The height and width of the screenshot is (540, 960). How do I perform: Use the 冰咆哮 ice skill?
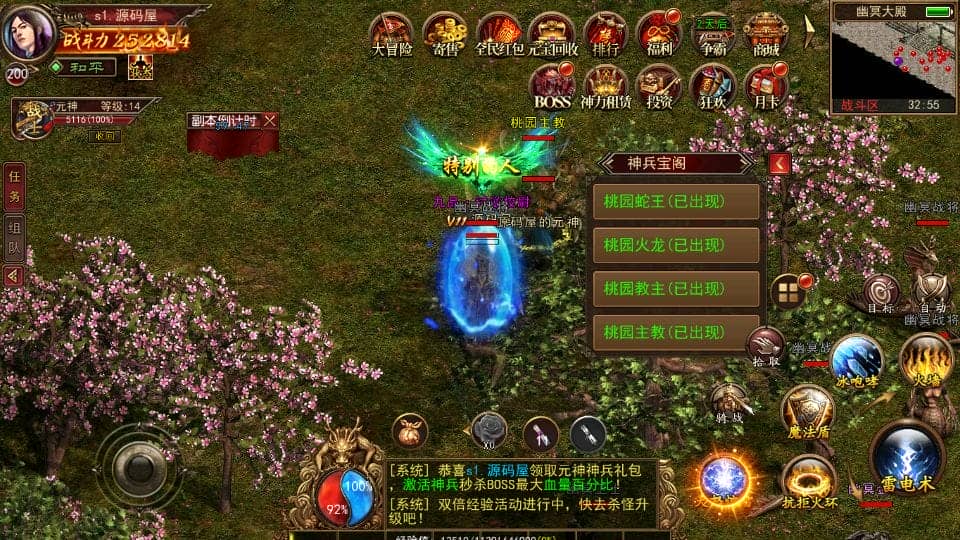point(857,360)
